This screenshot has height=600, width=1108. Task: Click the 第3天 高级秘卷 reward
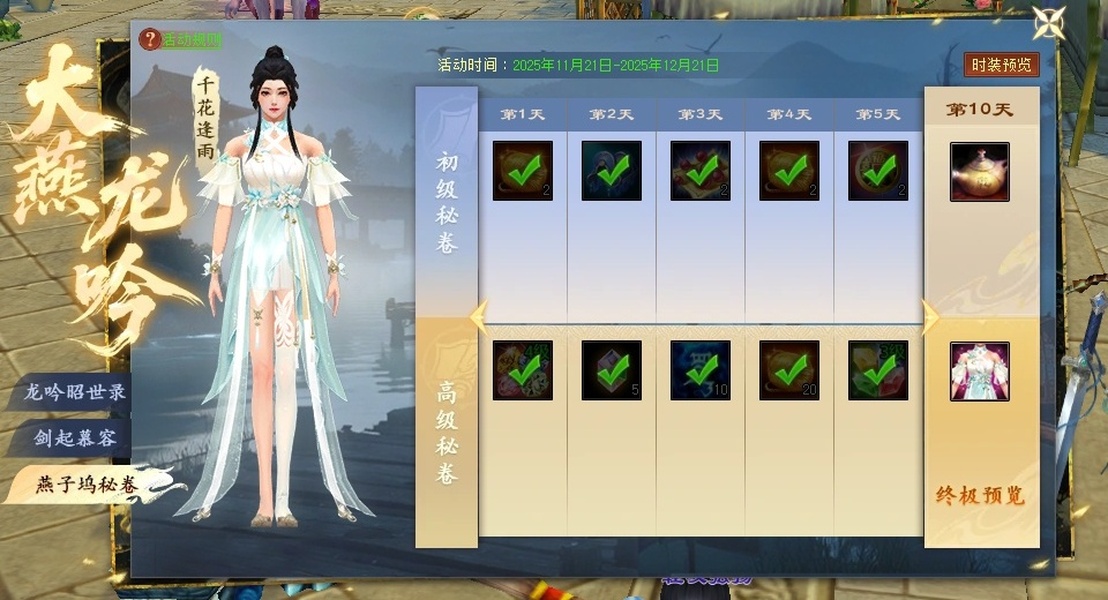(x=700, y=371)
